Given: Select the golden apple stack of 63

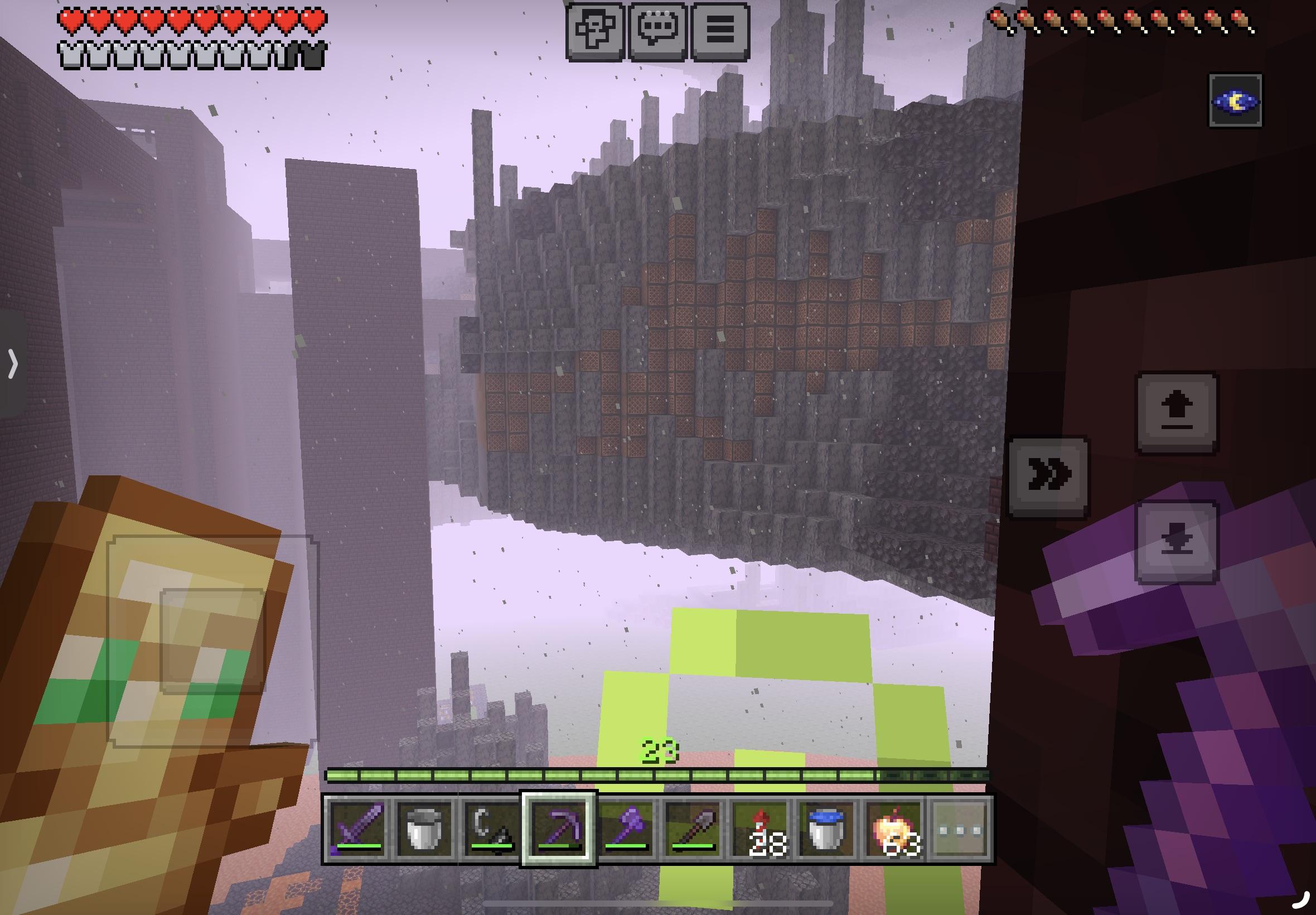Looking at the screenshot, I should 894,829.
